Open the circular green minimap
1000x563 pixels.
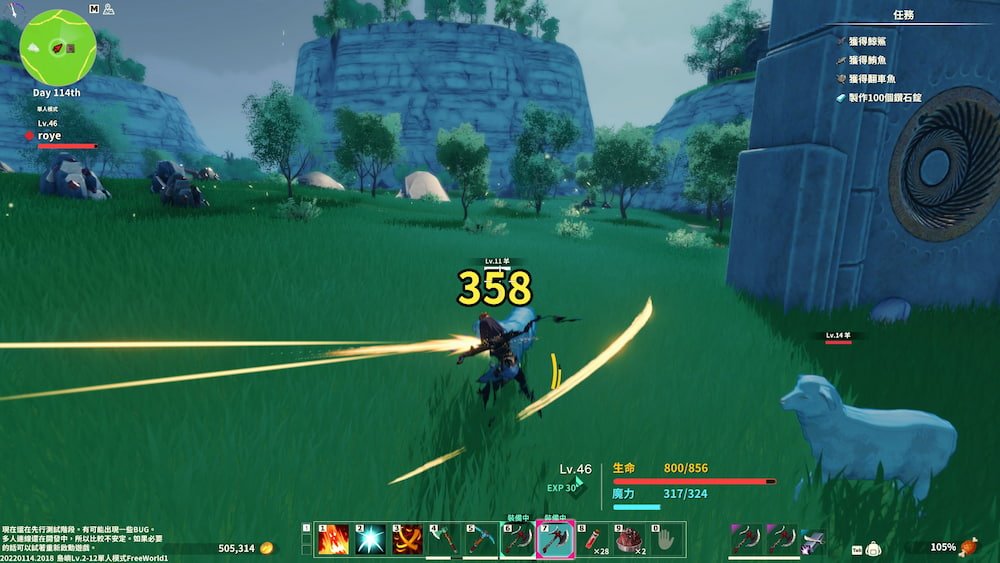(x=58, y=47)
